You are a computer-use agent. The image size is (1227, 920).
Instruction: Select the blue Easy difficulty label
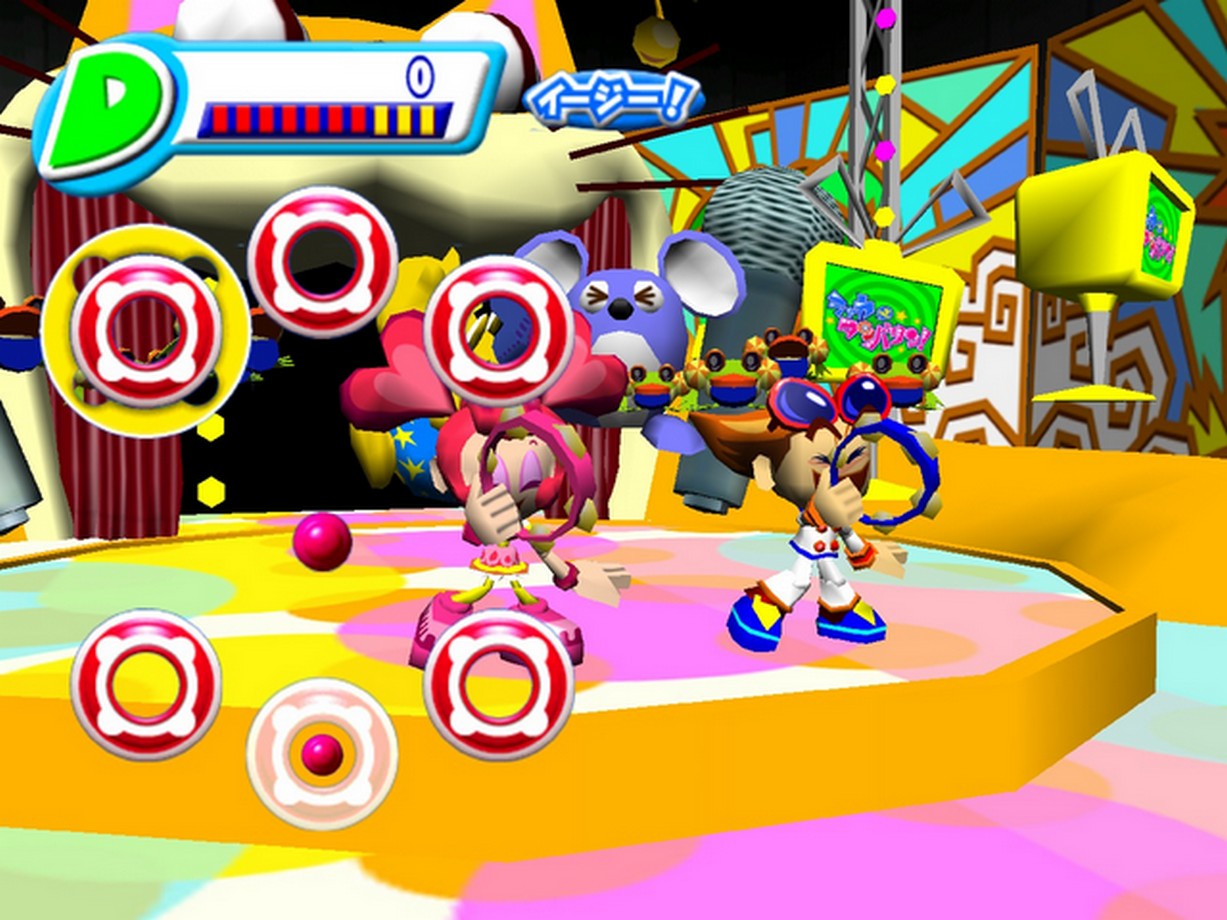[x=613, y=101]
